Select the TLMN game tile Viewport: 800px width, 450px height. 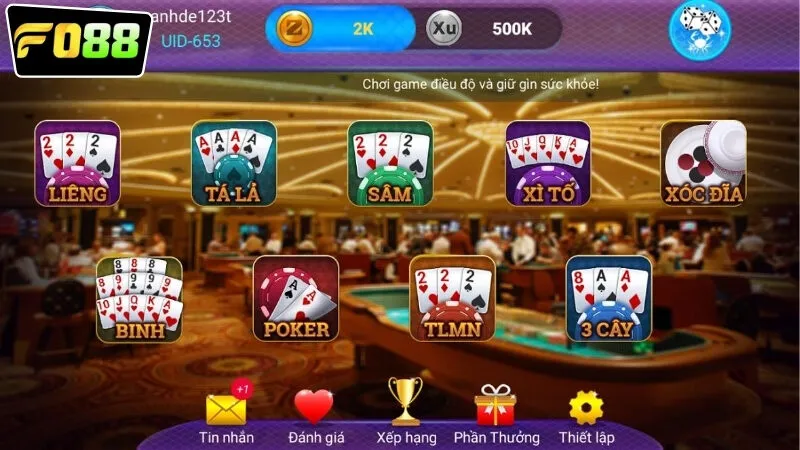(x=452, y=299)
